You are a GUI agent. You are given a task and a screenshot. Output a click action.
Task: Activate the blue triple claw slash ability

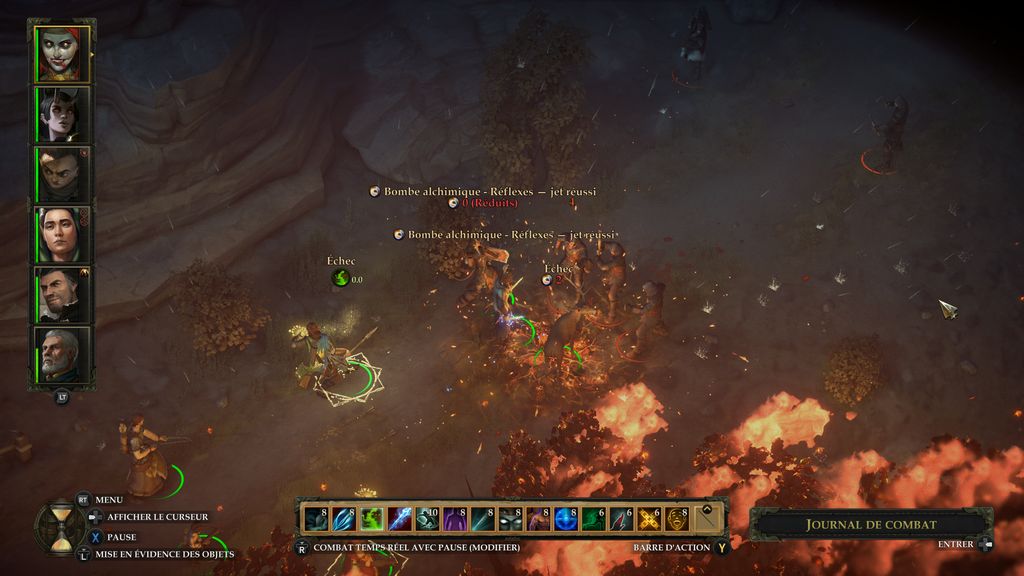[344, 519]
